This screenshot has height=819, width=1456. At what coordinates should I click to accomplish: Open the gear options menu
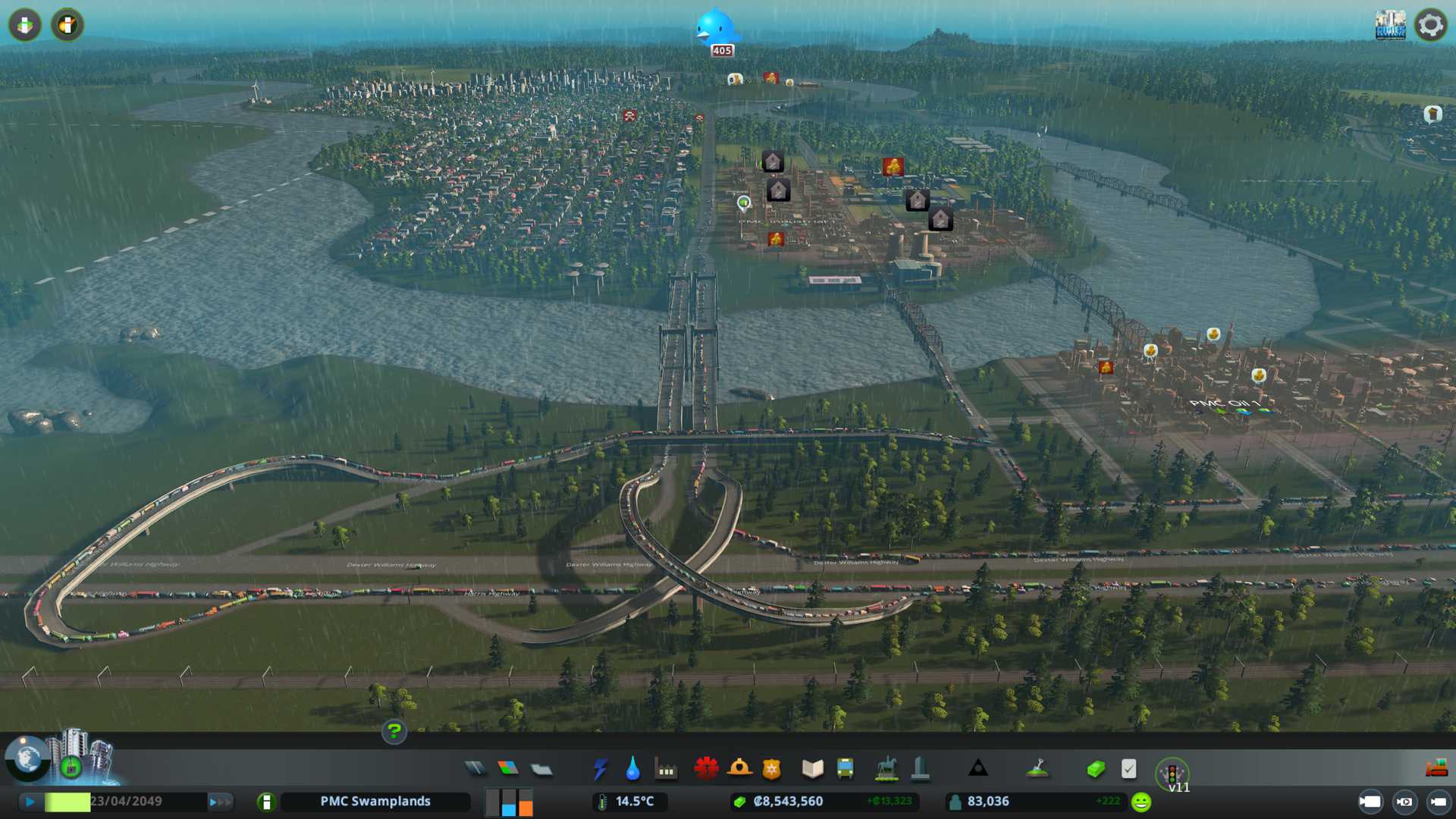pyautogui.click(x=1430, y=25)
